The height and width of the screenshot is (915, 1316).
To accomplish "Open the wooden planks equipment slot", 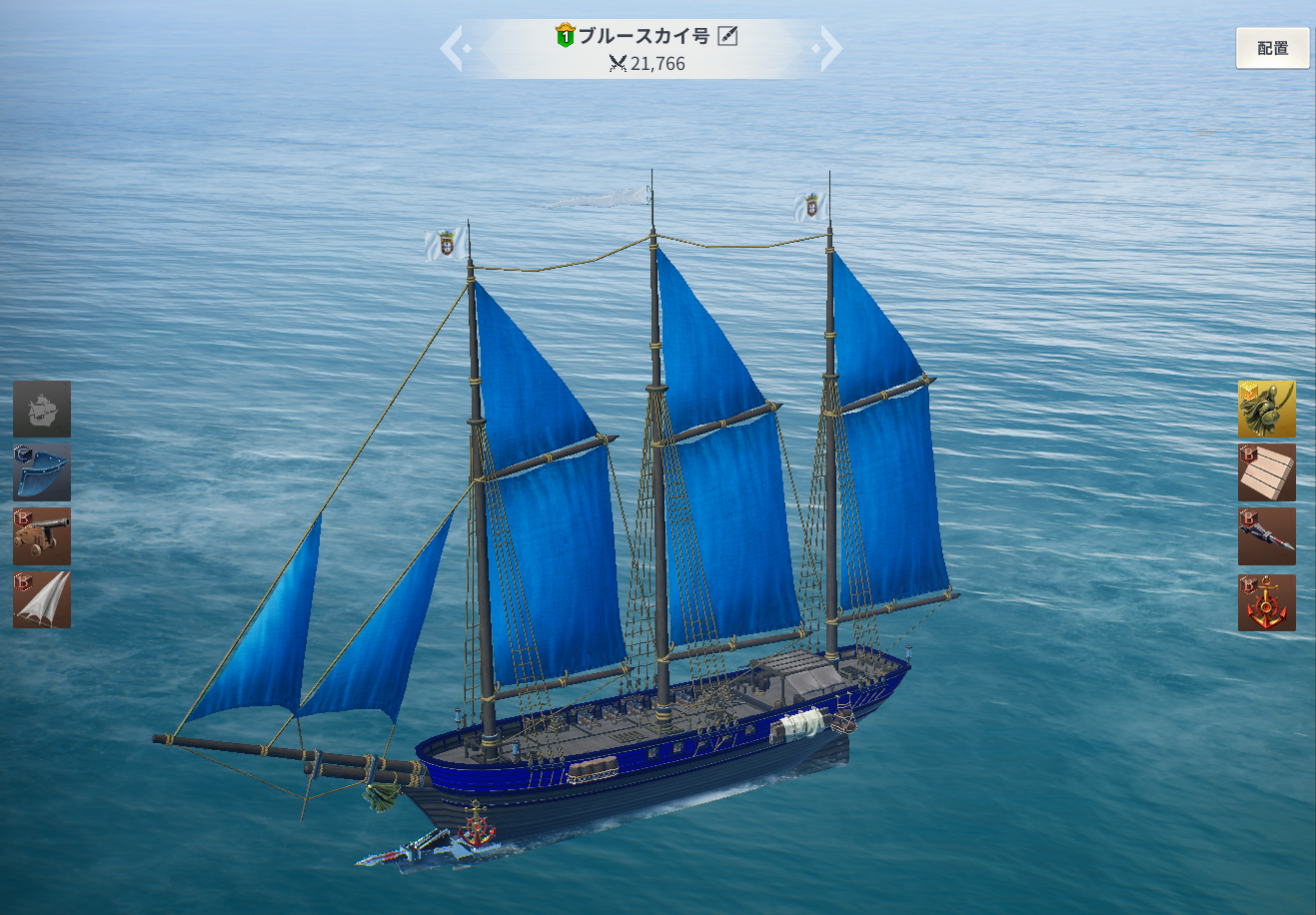I will pos(1266,472).
